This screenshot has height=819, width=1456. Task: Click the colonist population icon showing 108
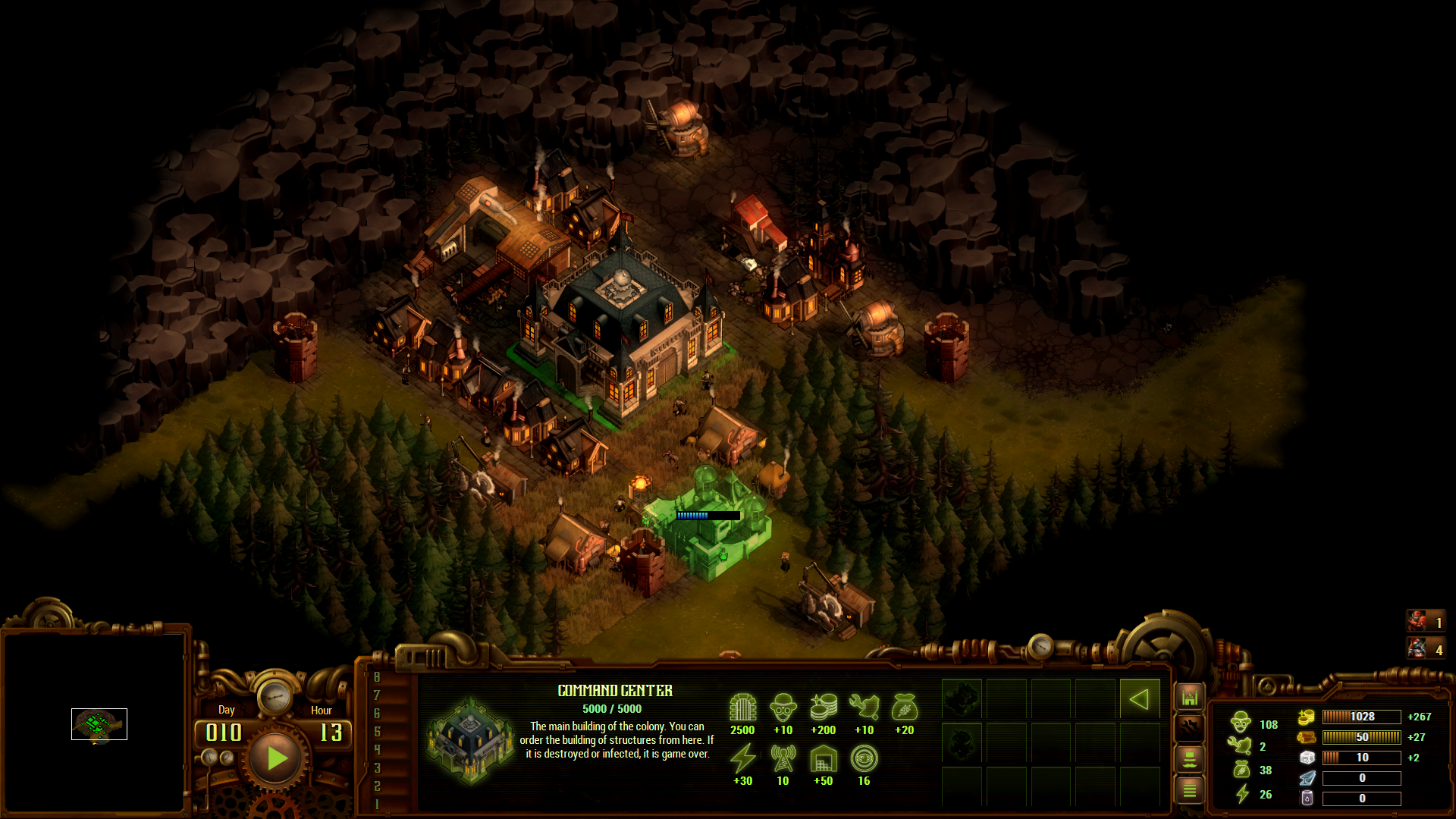click(x=1241, y=723)
